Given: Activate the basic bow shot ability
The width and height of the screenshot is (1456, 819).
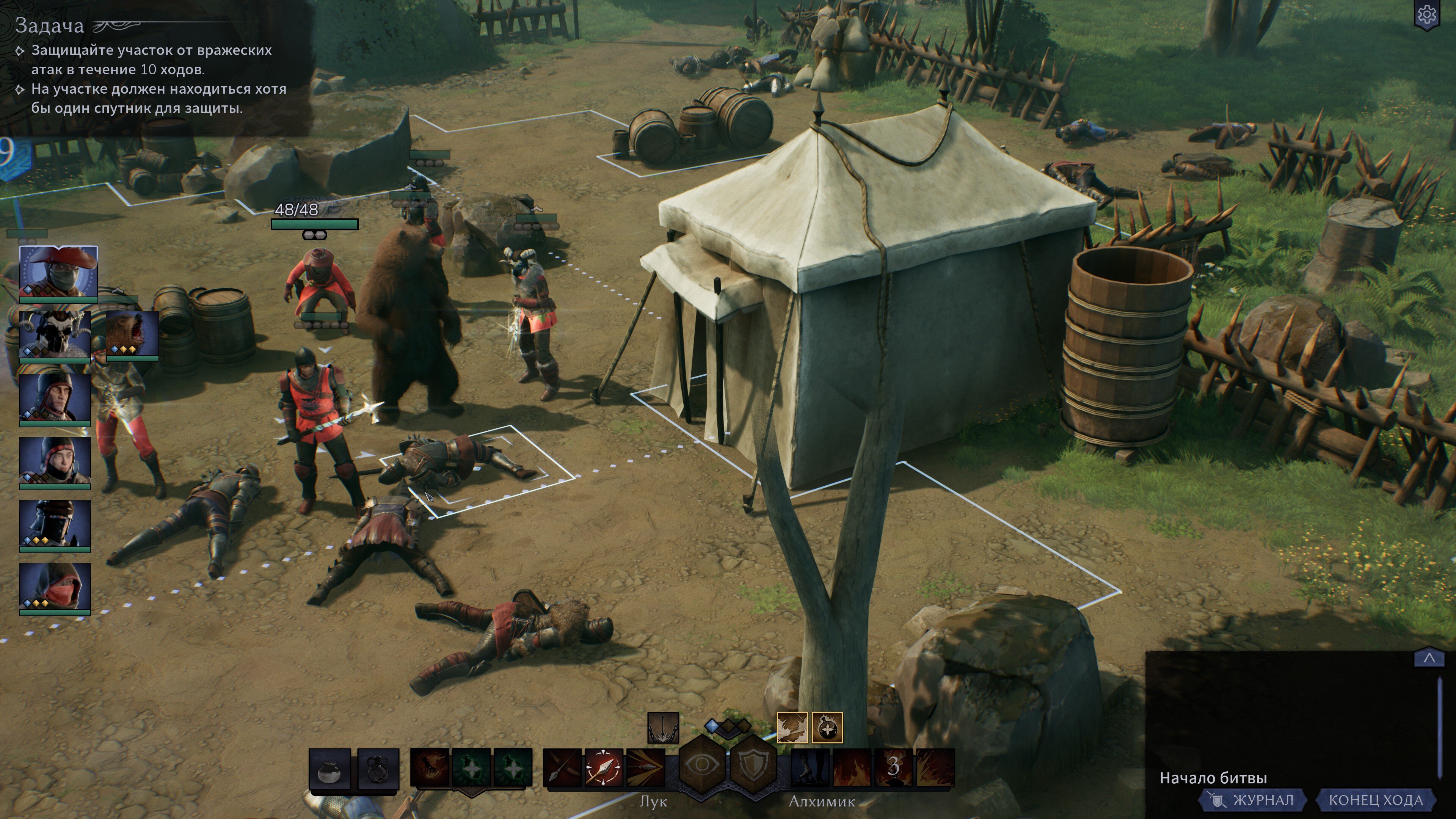Looking at the screenshot, I should click(x=562, y=767).
